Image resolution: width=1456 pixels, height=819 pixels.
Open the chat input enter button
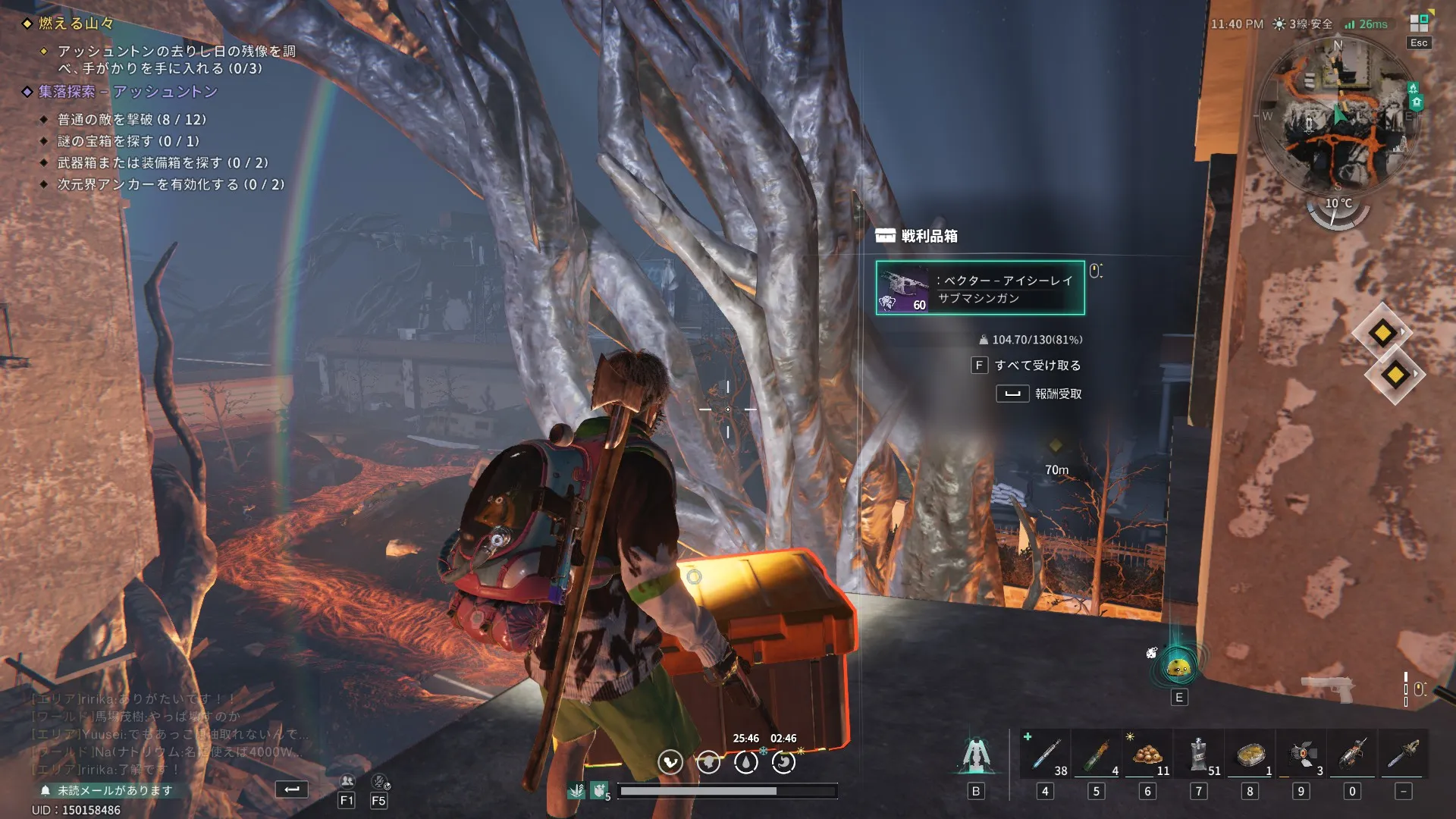pyautogui.click(x=291, y=789)
